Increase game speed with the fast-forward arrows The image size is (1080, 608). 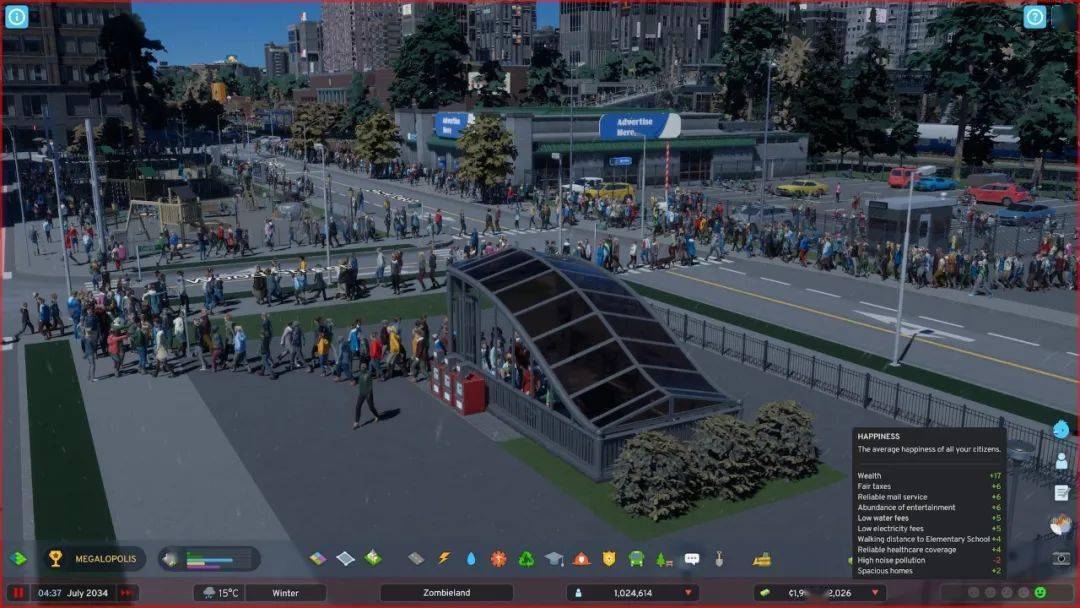pyautogui.click(x=126, y=593)
